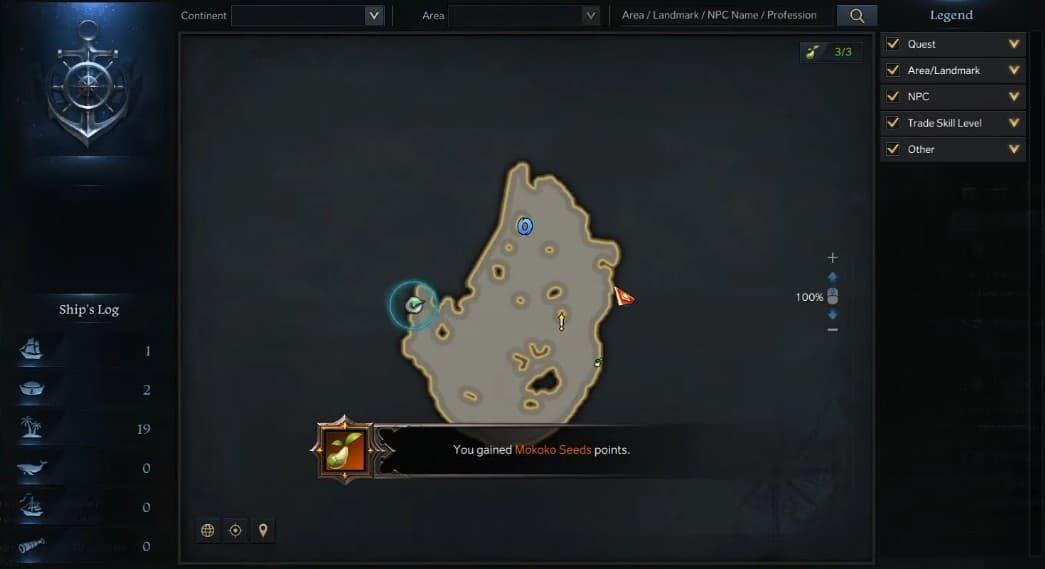Click the magnifying glass search button
1045x569 pixels.
[x=857, y=15]
